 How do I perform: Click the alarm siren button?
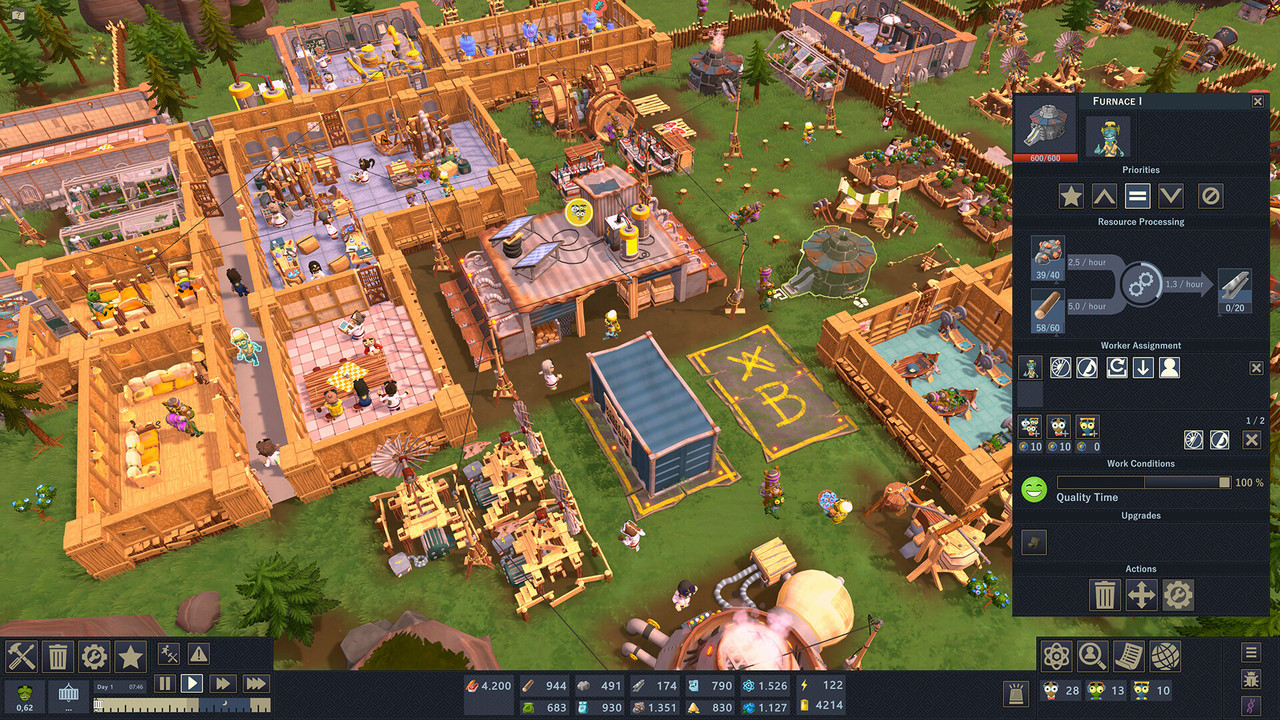pyautogui.click(x=1017, y=692)
